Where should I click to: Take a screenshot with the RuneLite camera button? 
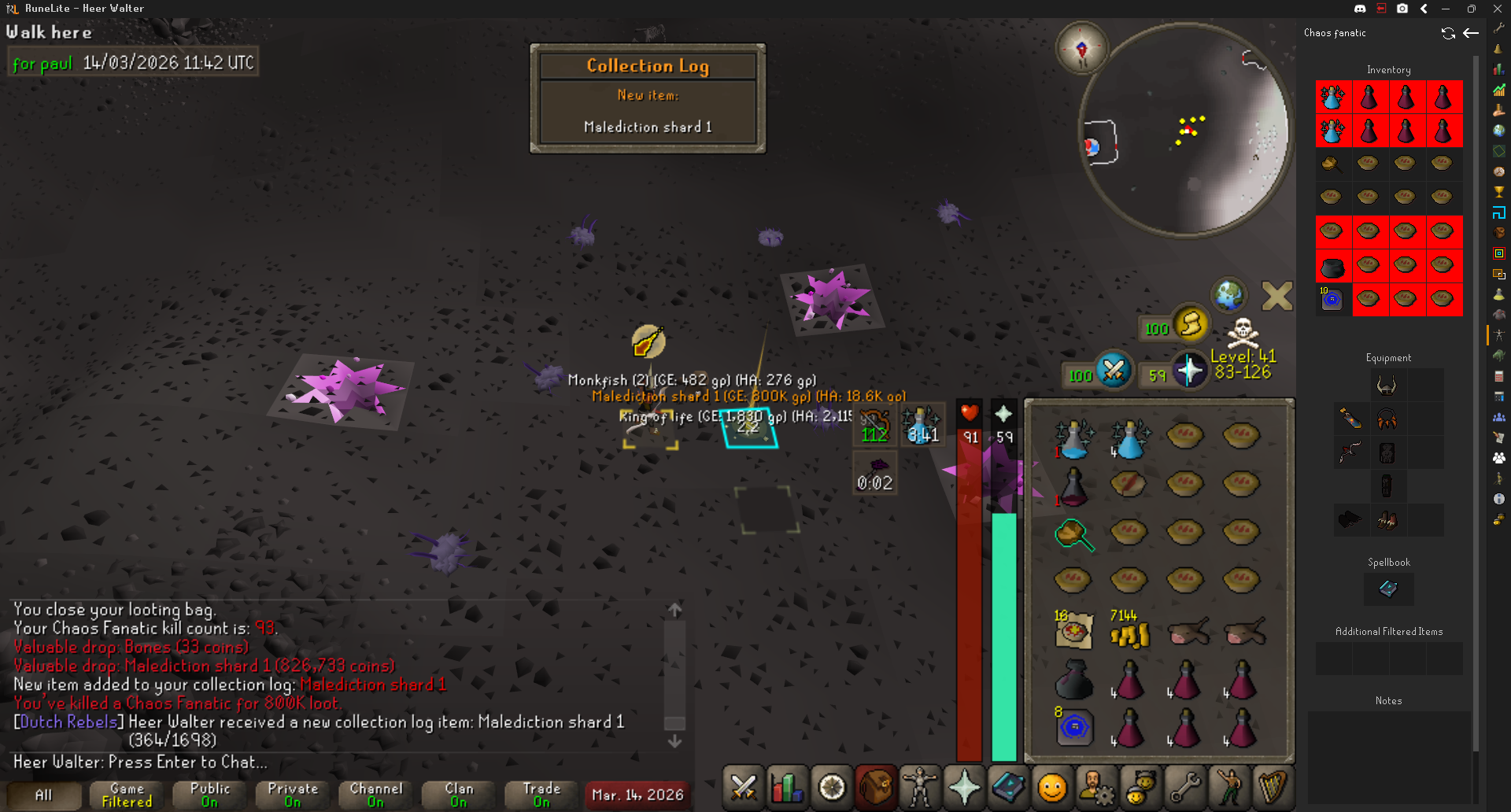pyautogui.click(x=1402, y=9)
